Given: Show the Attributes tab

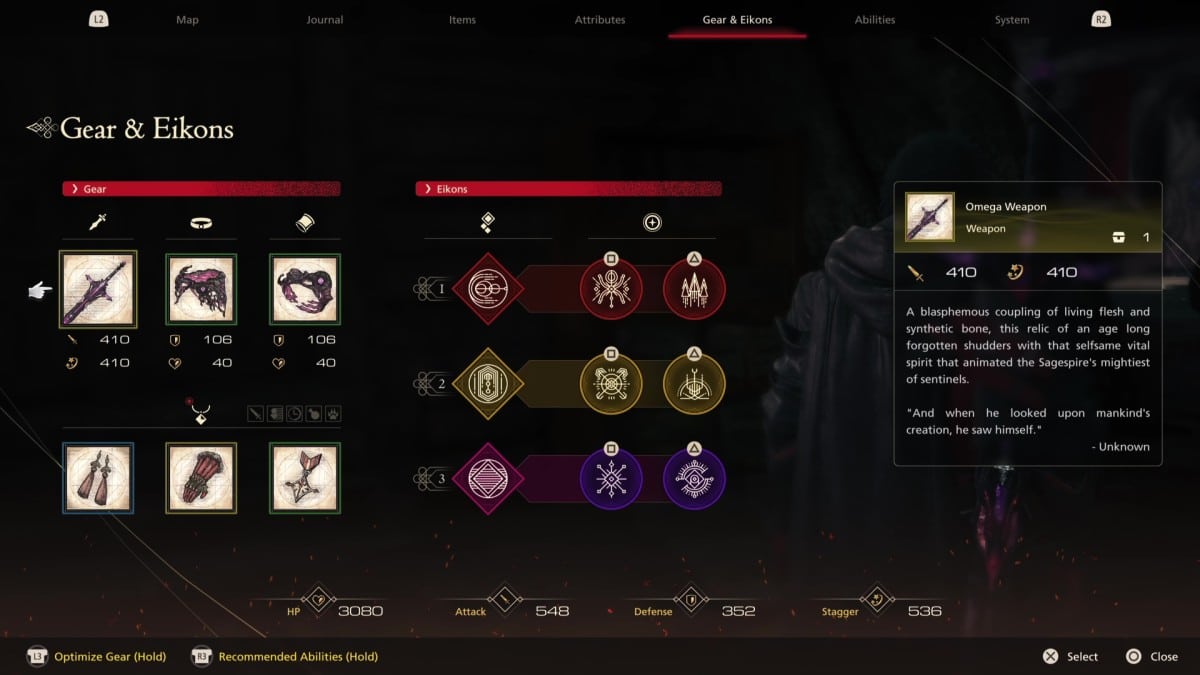Looking at the screenshot, I should [x=600, y=20].
